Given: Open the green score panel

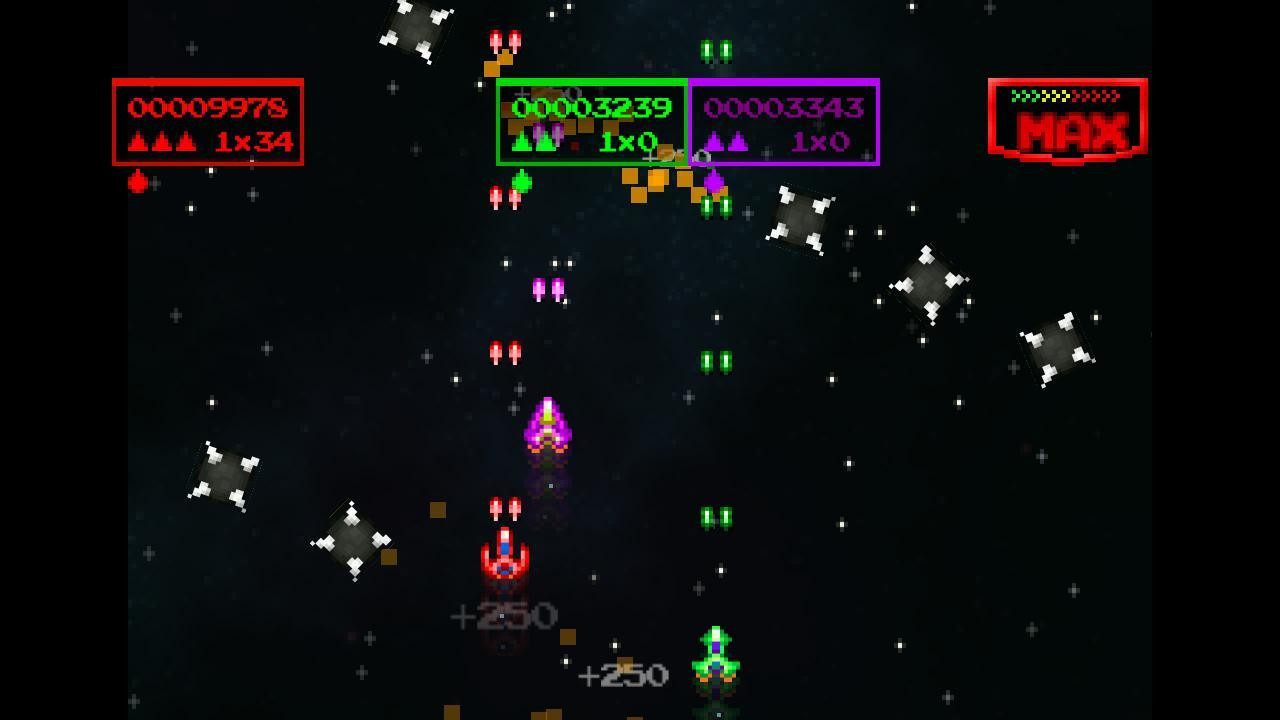Looking at the screenshot, I should 590,122.
